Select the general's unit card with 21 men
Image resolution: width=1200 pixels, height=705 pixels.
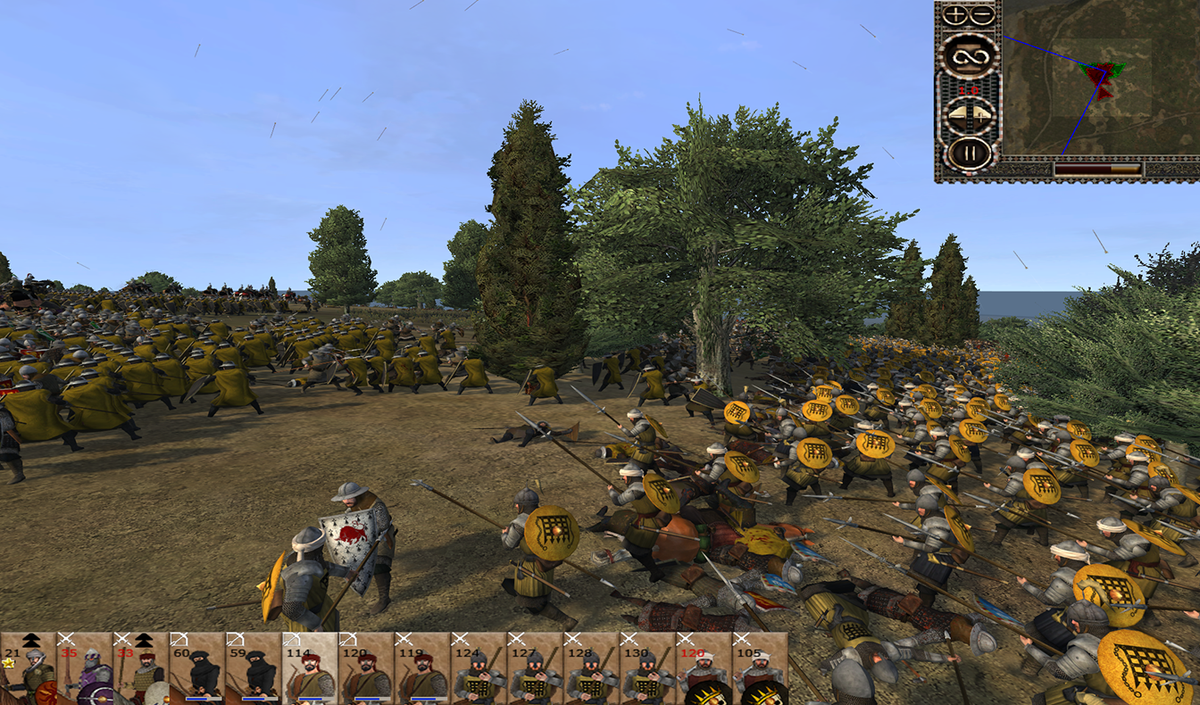[x=28, y=668]
